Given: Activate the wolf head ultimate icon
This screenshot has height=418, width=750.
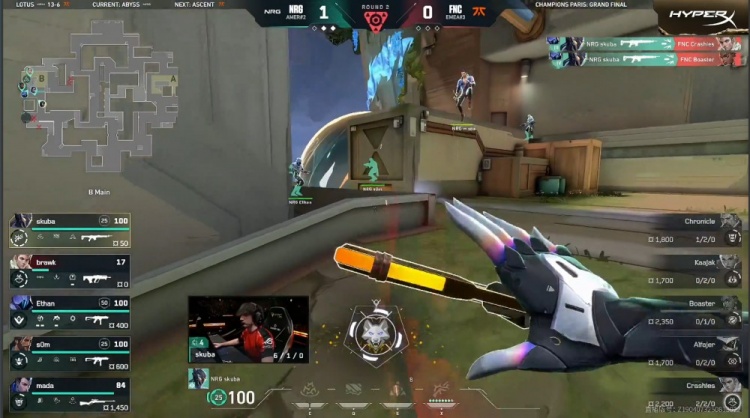Looking at the screenshot, I should [376, 333].
